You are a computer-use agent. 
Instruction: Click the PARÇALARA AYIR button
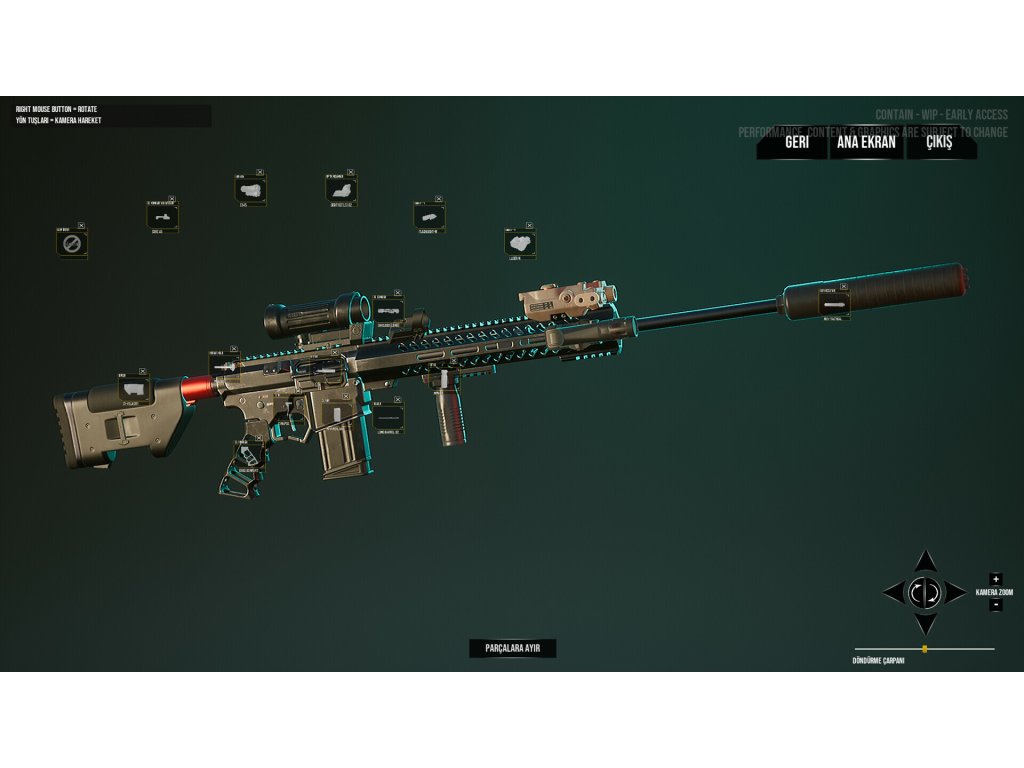coord(512,648)
